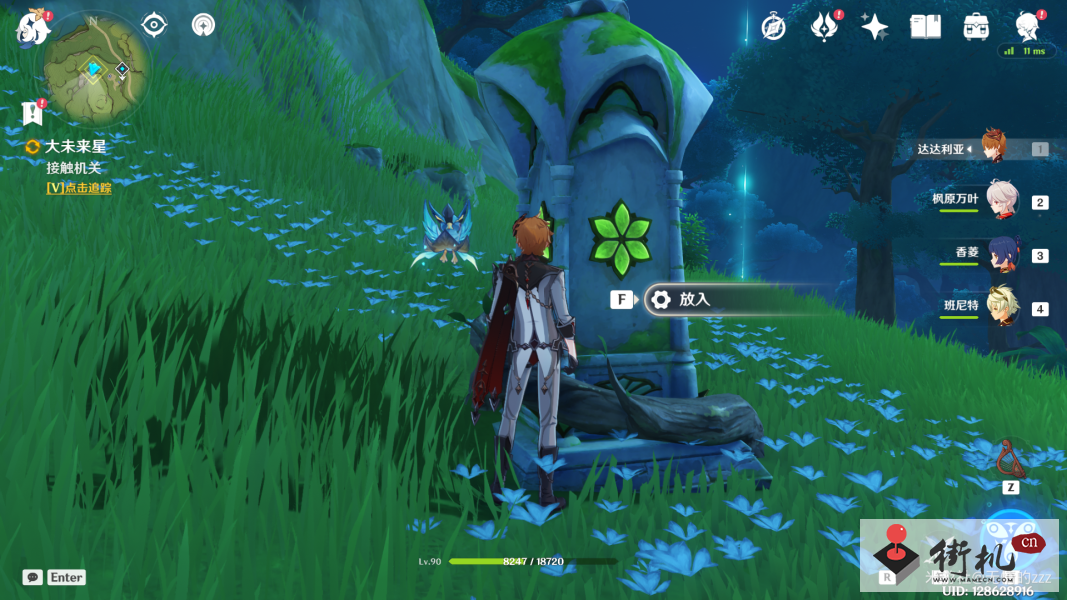Open the quest log bookmark icon

[32, 112]
